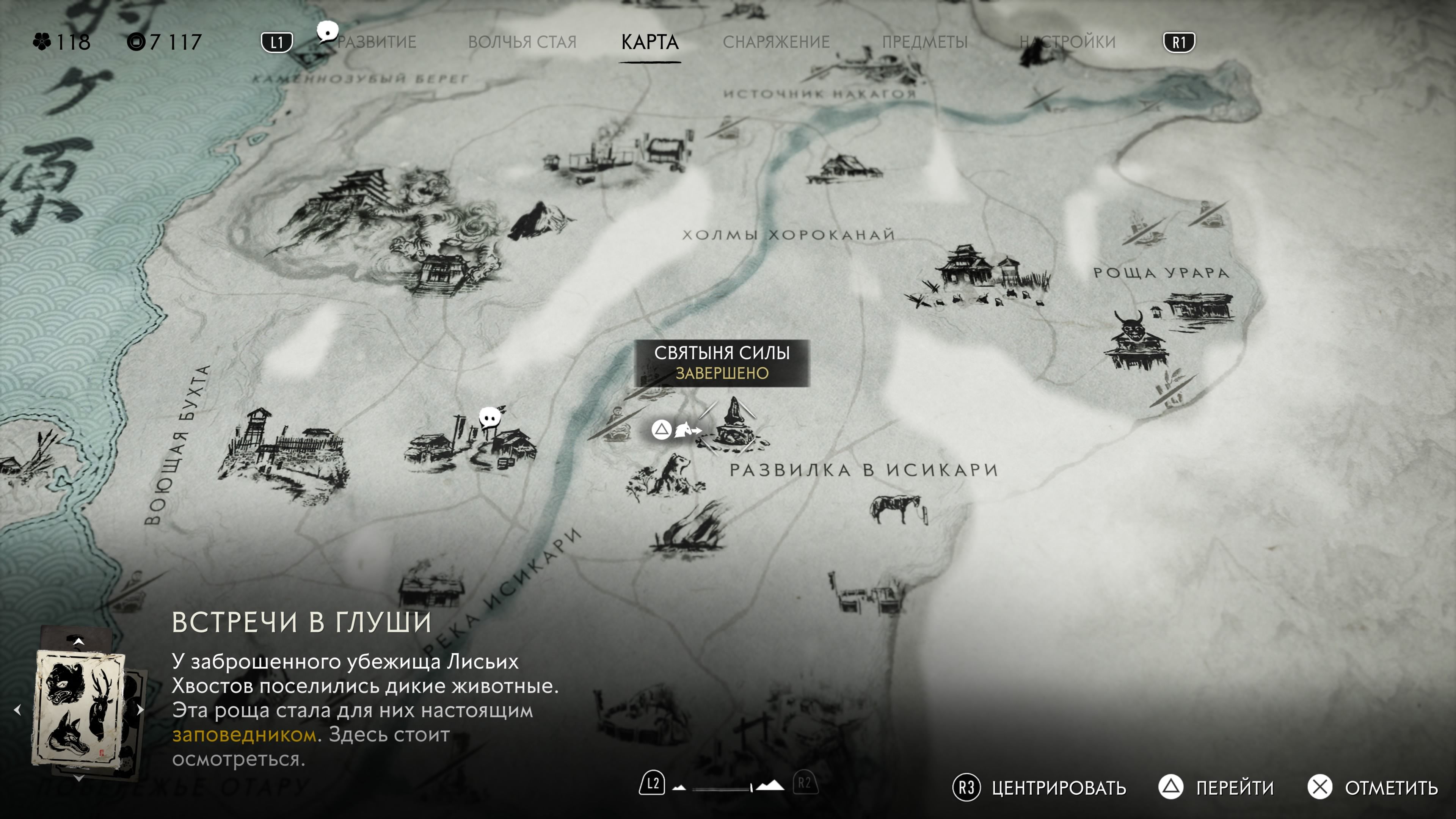Screen dimensions: 1456x819
Task: Switch to the СНАРЯЖЕНИЕ tab
Action: tap(778, 41)
